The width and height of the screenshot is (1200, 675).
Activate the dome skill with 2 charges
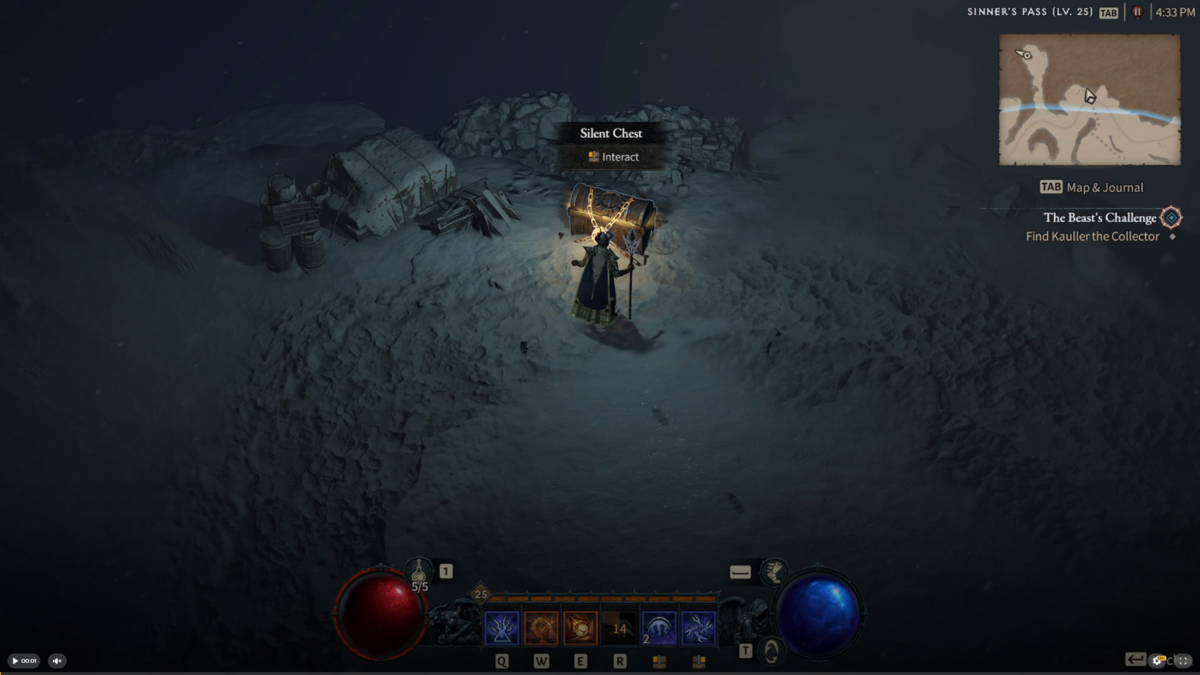click(658, 628)
